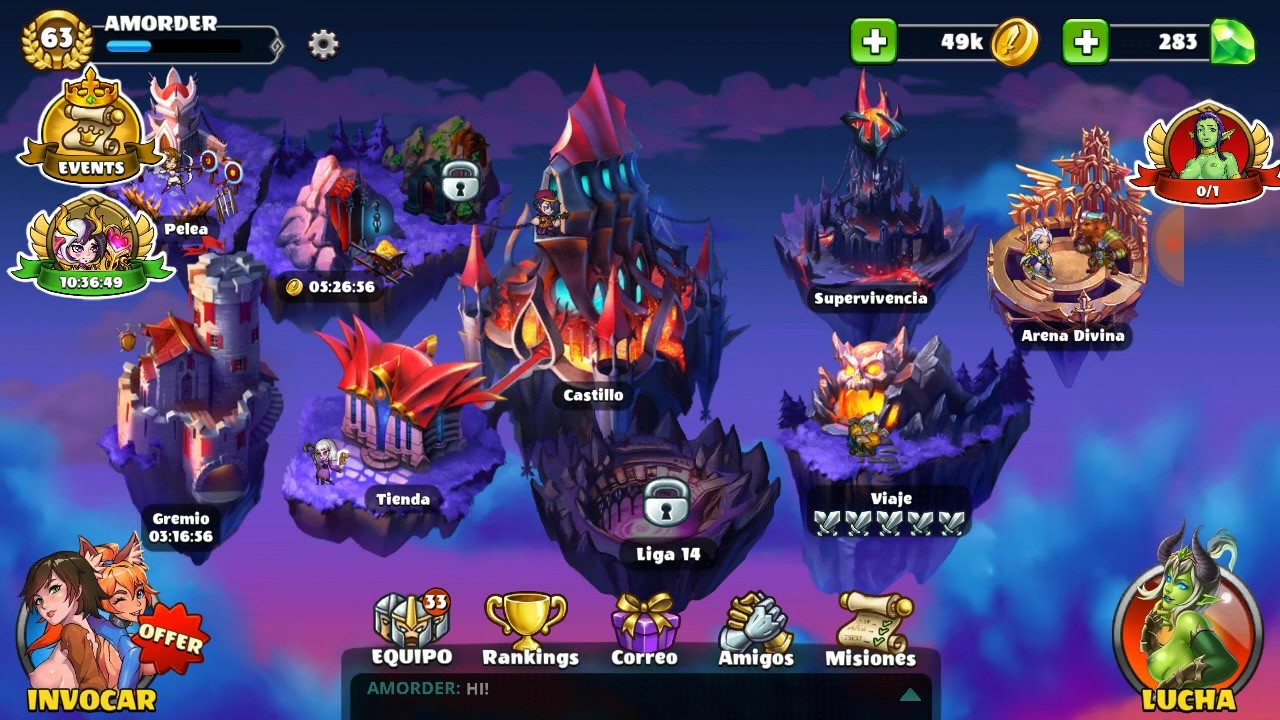Viewport: 1280px width, 720px height.
Task: Open the Arena Divina
Action: coord(1072,260)
